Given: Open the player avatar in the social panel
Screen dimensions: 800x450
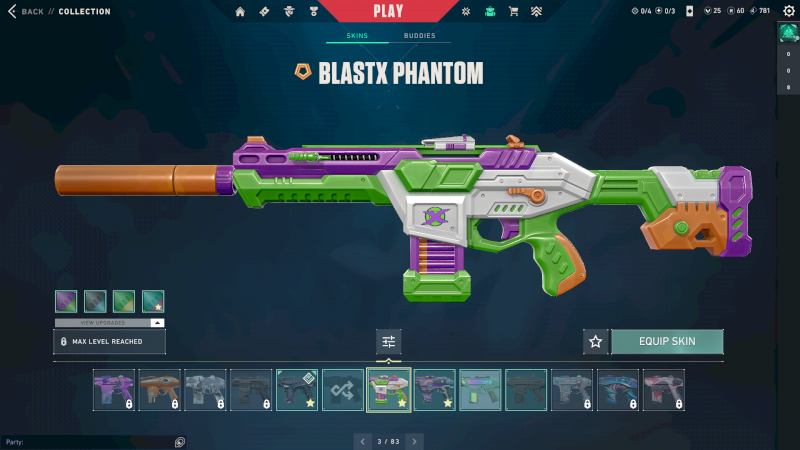Looking at the screenshot, I should point(788,32).
